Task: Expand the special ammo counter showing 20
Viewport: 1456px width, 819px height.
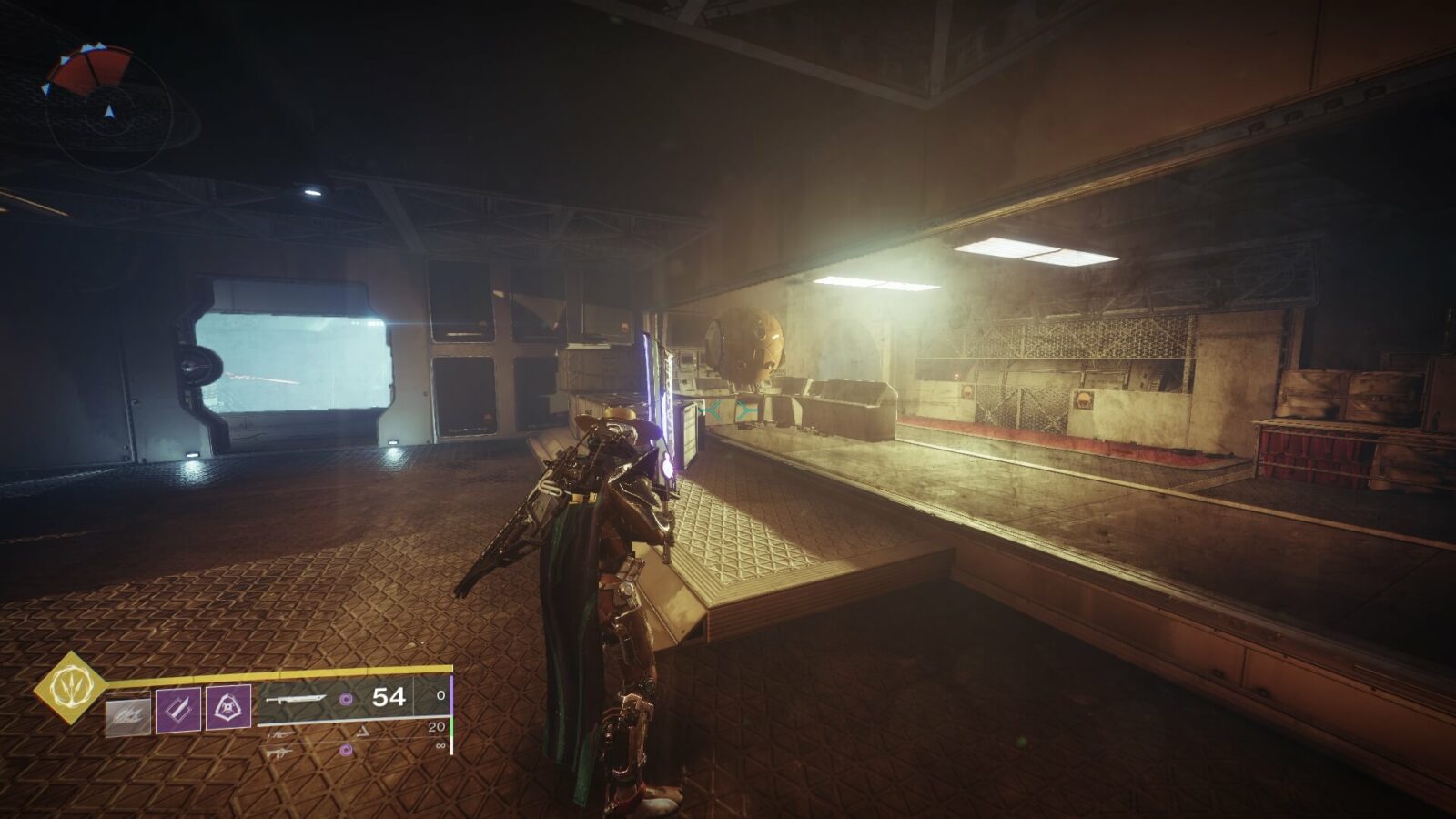Action: (x=435, y=725)
